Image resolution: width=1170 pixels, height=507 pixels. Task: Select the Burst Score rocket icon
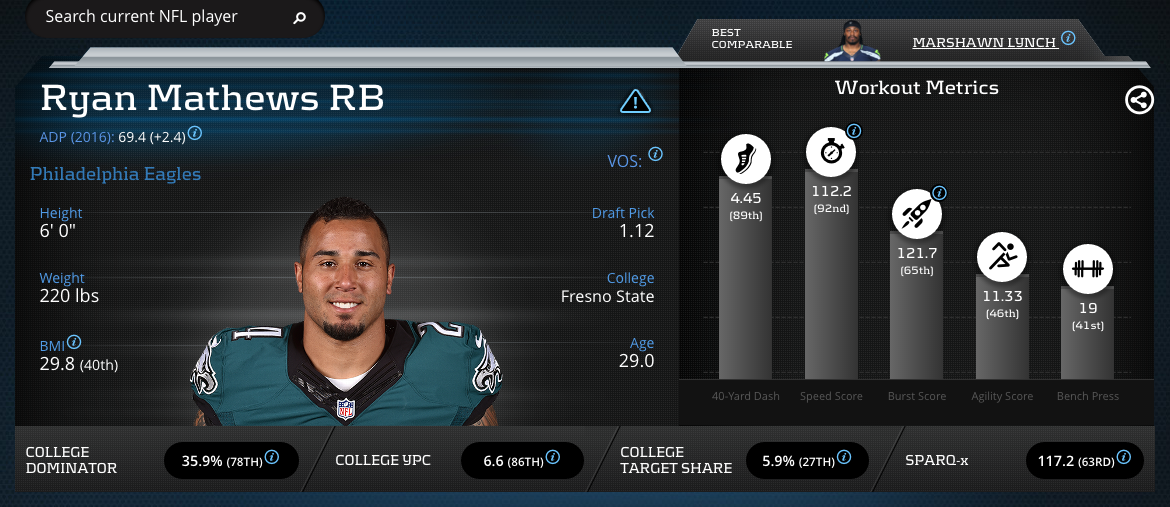[x=916, y=213]
